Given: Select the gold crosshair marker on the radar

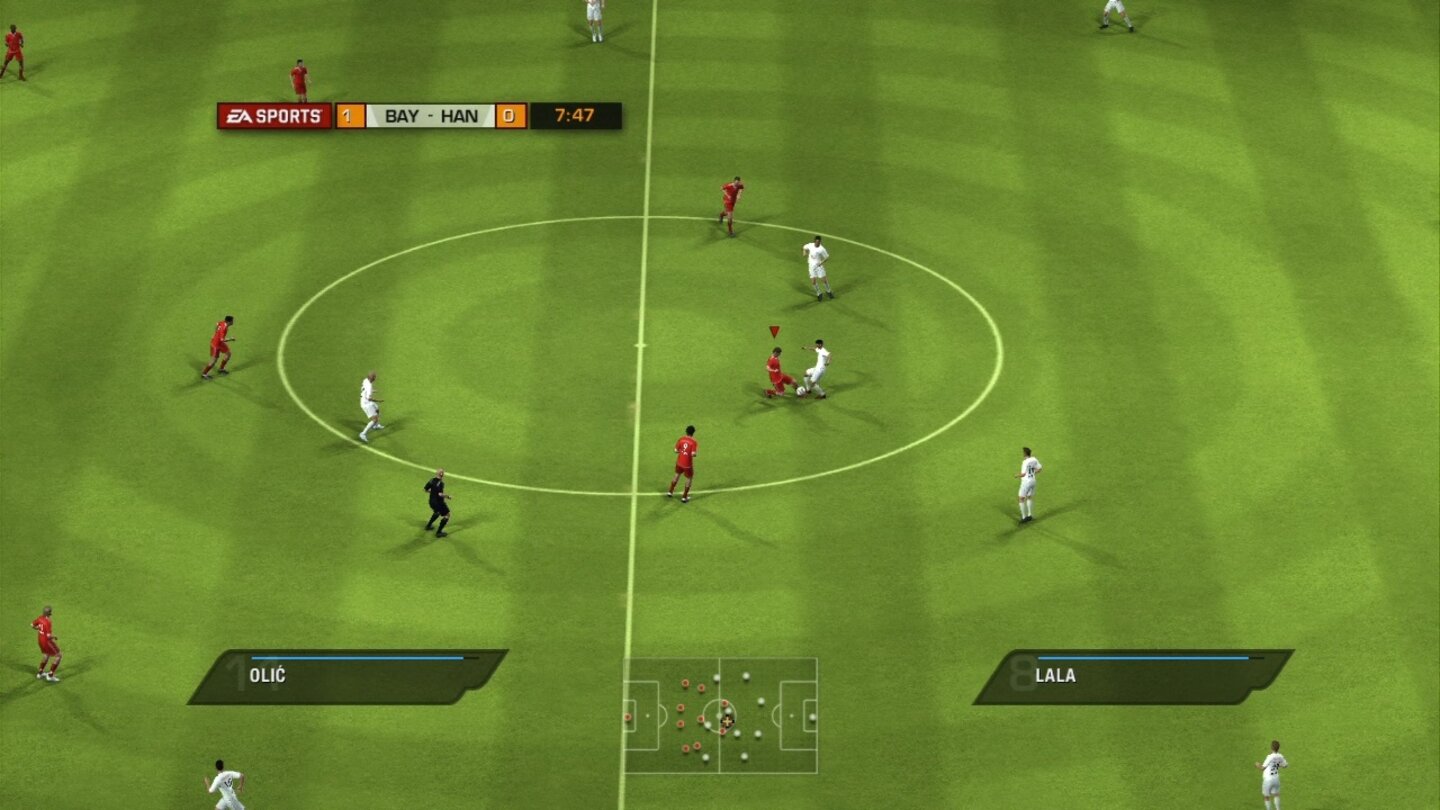Looking at the screenshot, I should click(x=727, y=721).
